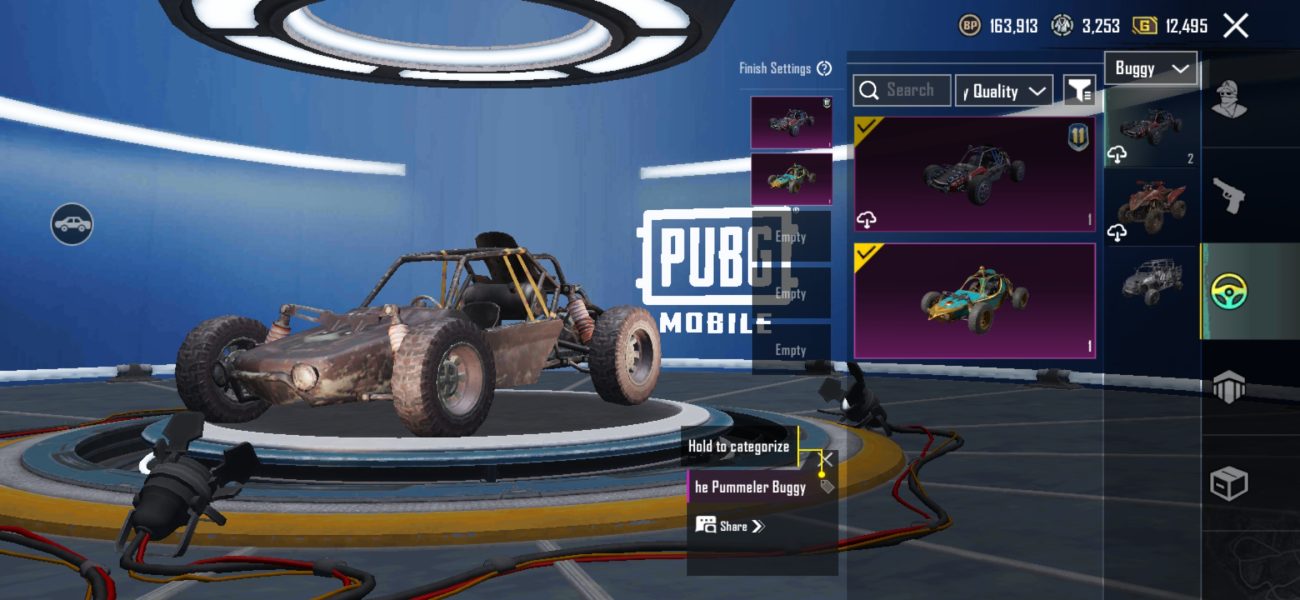This screenshot has height=600, width=1300.
Task: Choose the red quad bike vehicle thumbnail
Action: [1152, 207]
